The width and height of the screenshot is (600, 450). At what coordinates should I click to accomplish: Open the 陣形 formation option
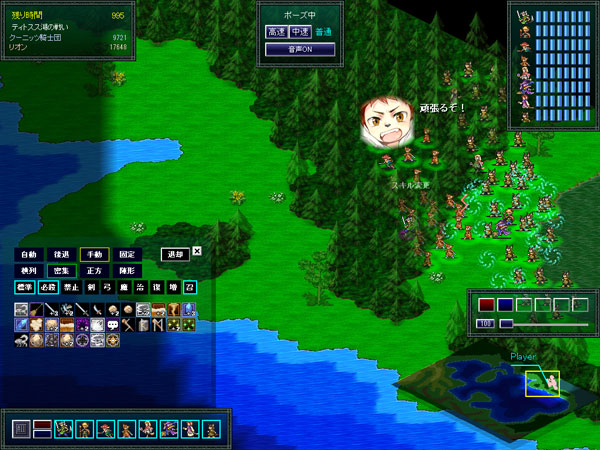click(x=128, y=271)
